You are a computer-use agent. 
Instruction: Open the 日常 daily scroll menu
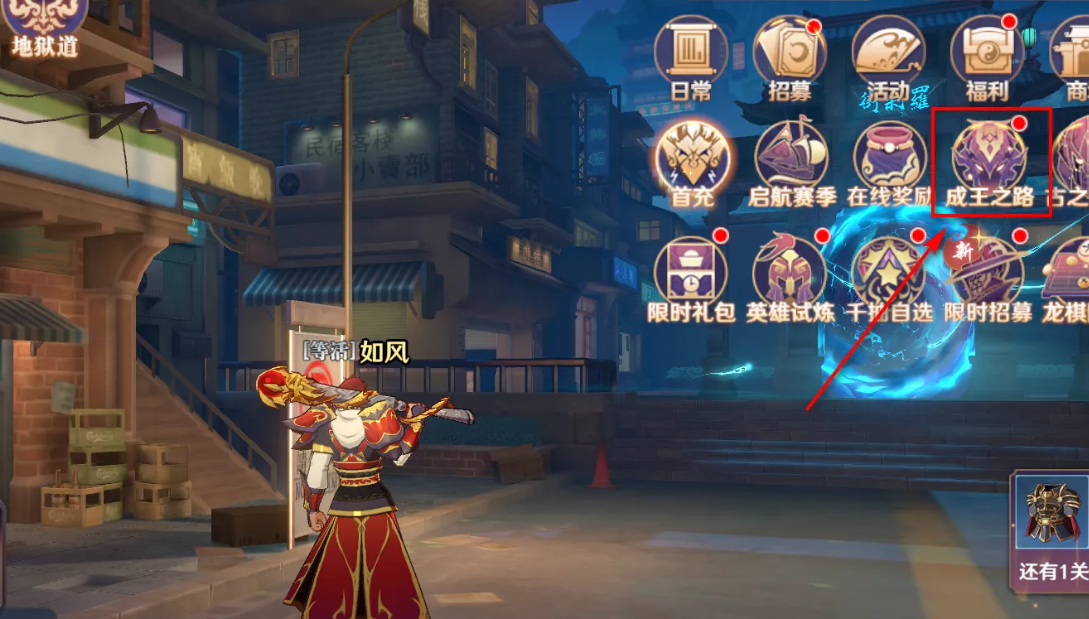pos(690,54)
